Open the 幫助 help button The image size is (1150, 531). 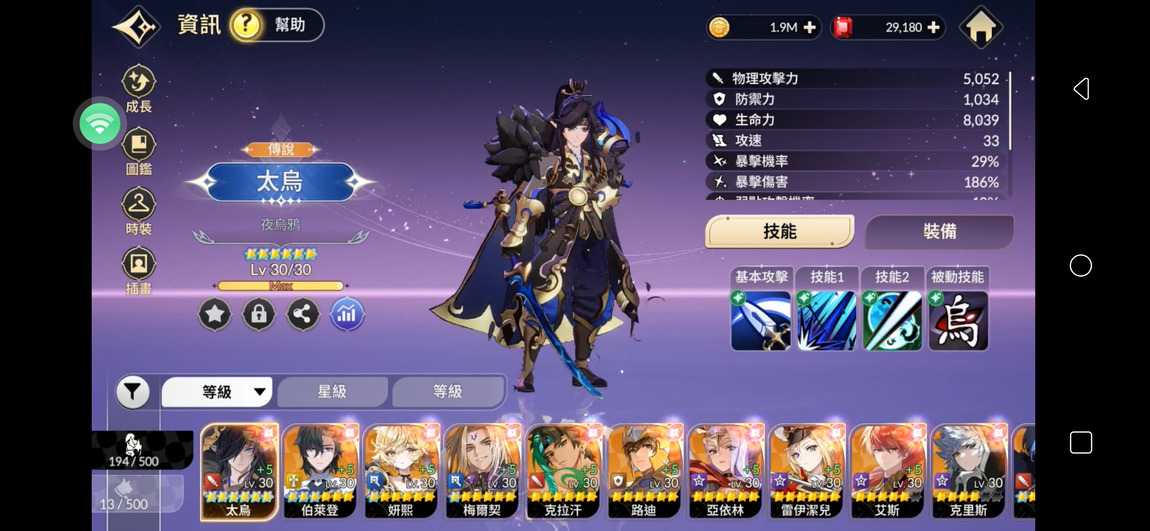[277, 25]
